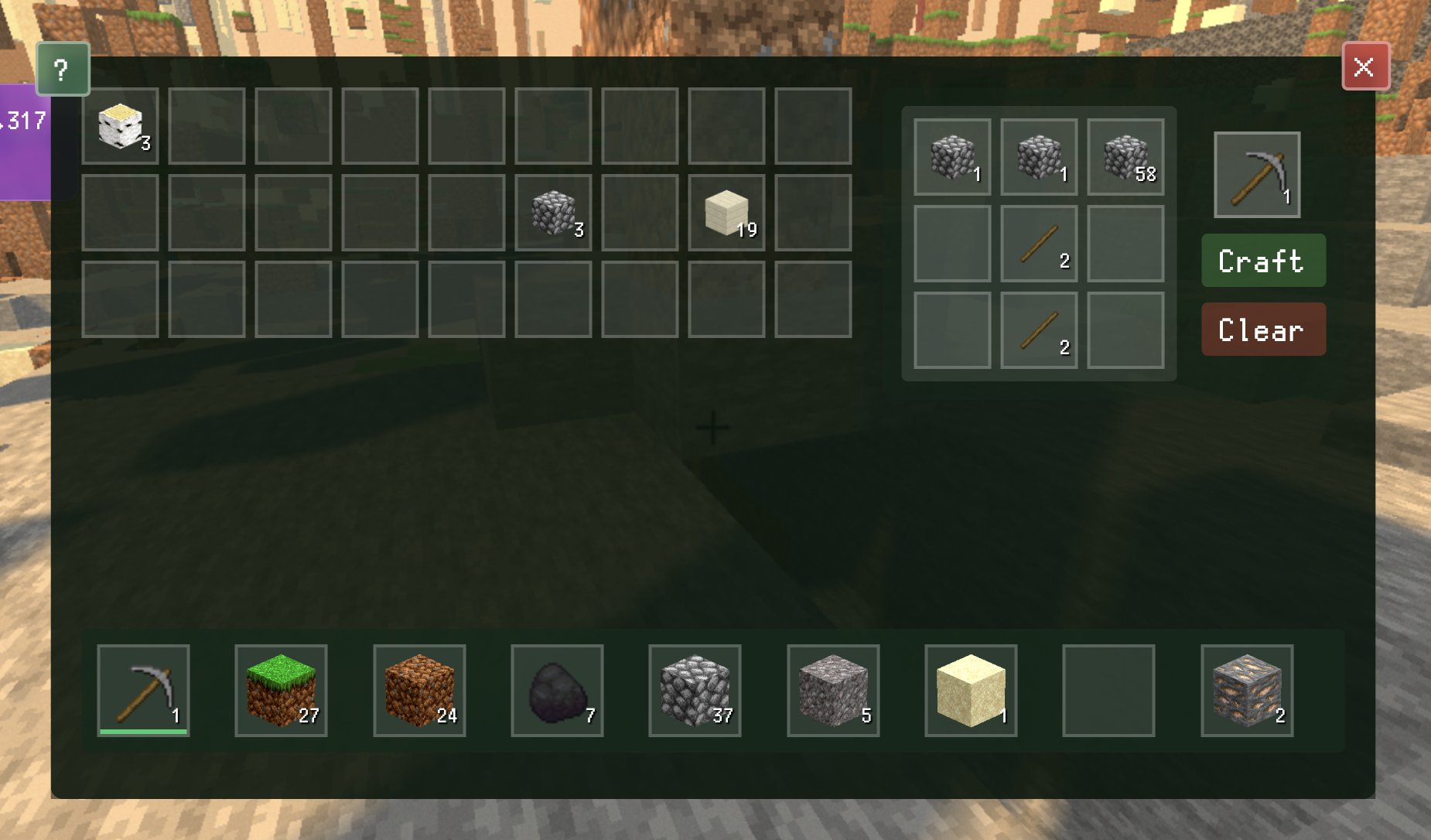Viewport: 1431px width, 840px height.
Task: Select the birch log stack of 3
Action: [121, 126]
